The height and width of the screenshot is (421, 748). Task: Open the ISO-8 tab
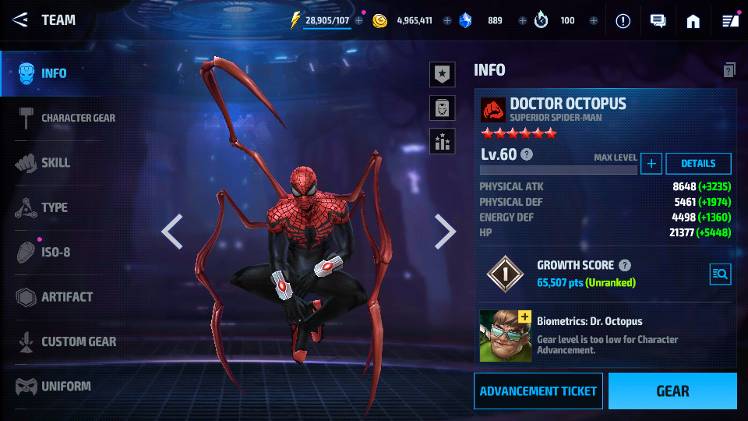click(55, 252)
